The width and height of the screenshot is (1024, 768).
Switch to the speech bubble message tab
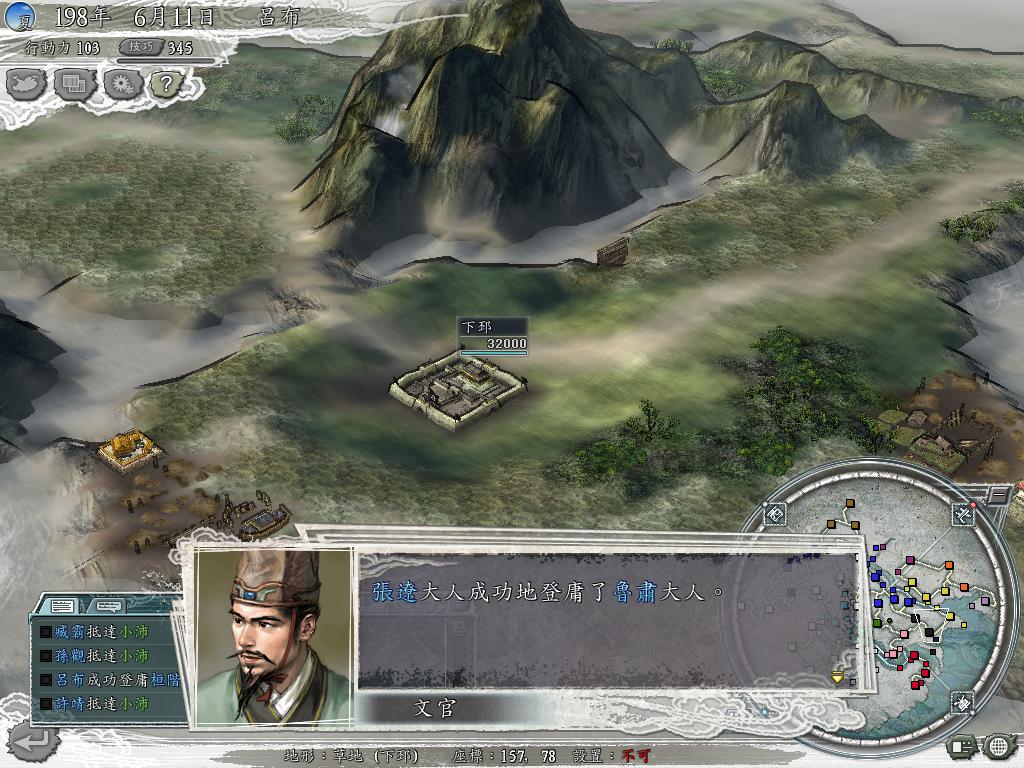point(108,606)
